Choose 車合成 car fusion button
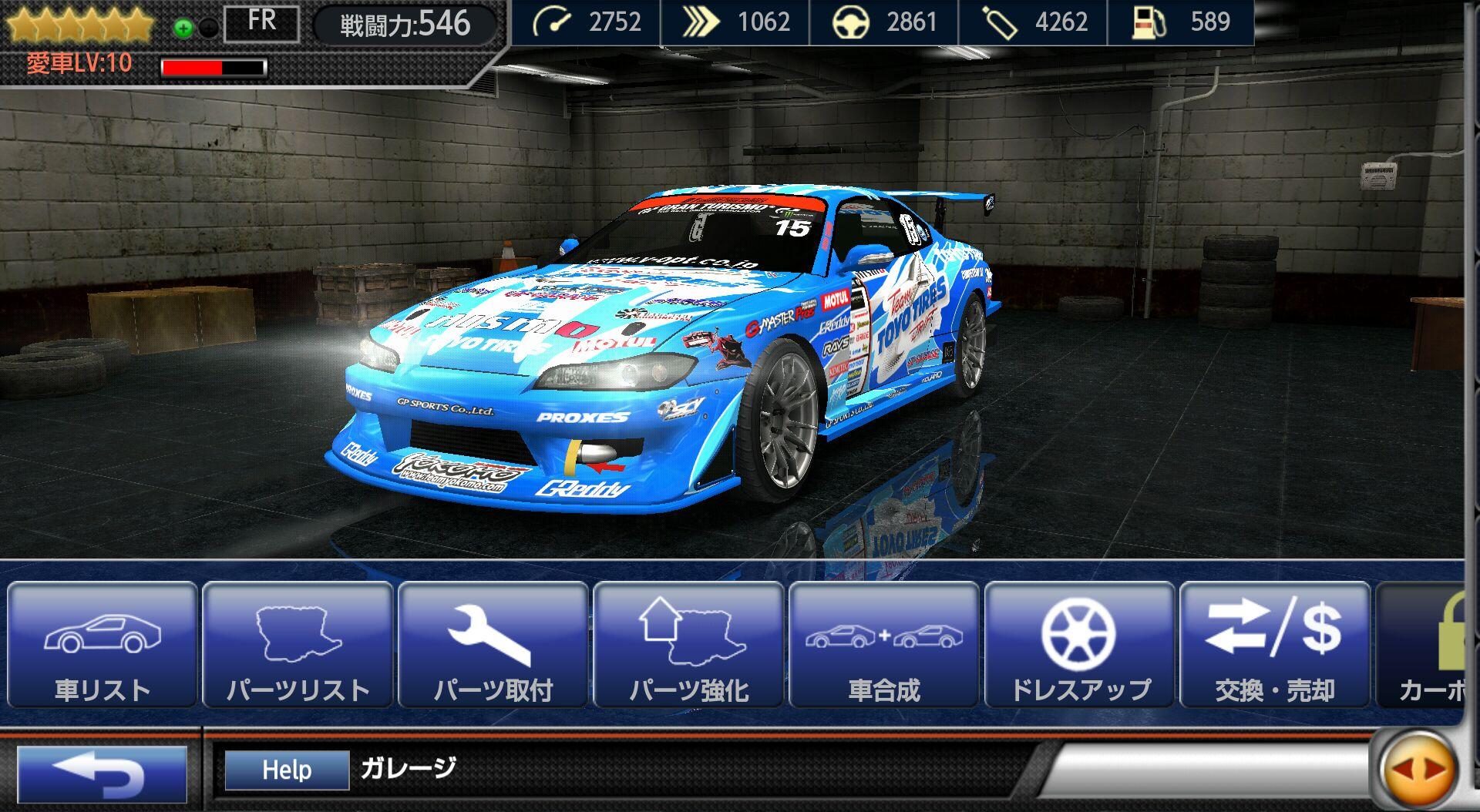The width and height of the screenshot is (1480, 812). pyautogui.click(x=884, y=646)
